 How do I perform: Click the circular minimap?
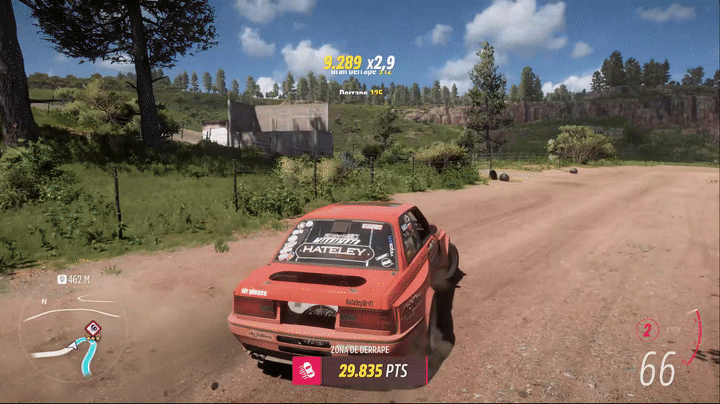[x=72, y=334]
